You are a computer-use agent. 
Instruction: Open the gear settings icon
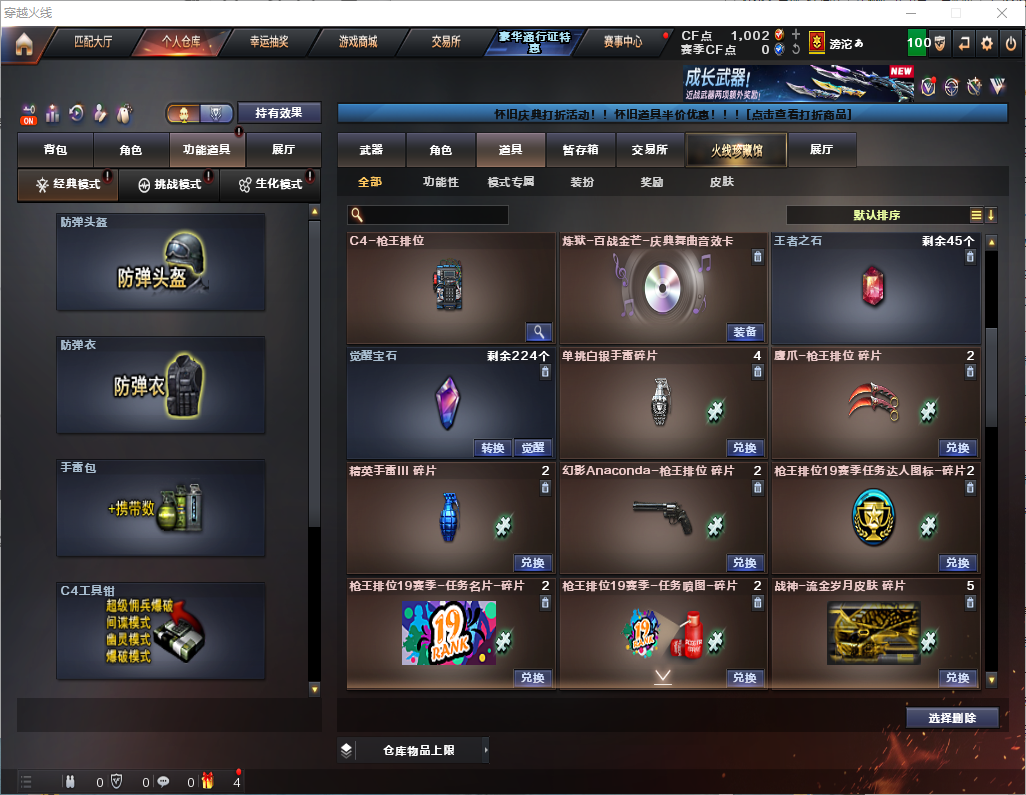pyautogui.click(x=987, y=43)
